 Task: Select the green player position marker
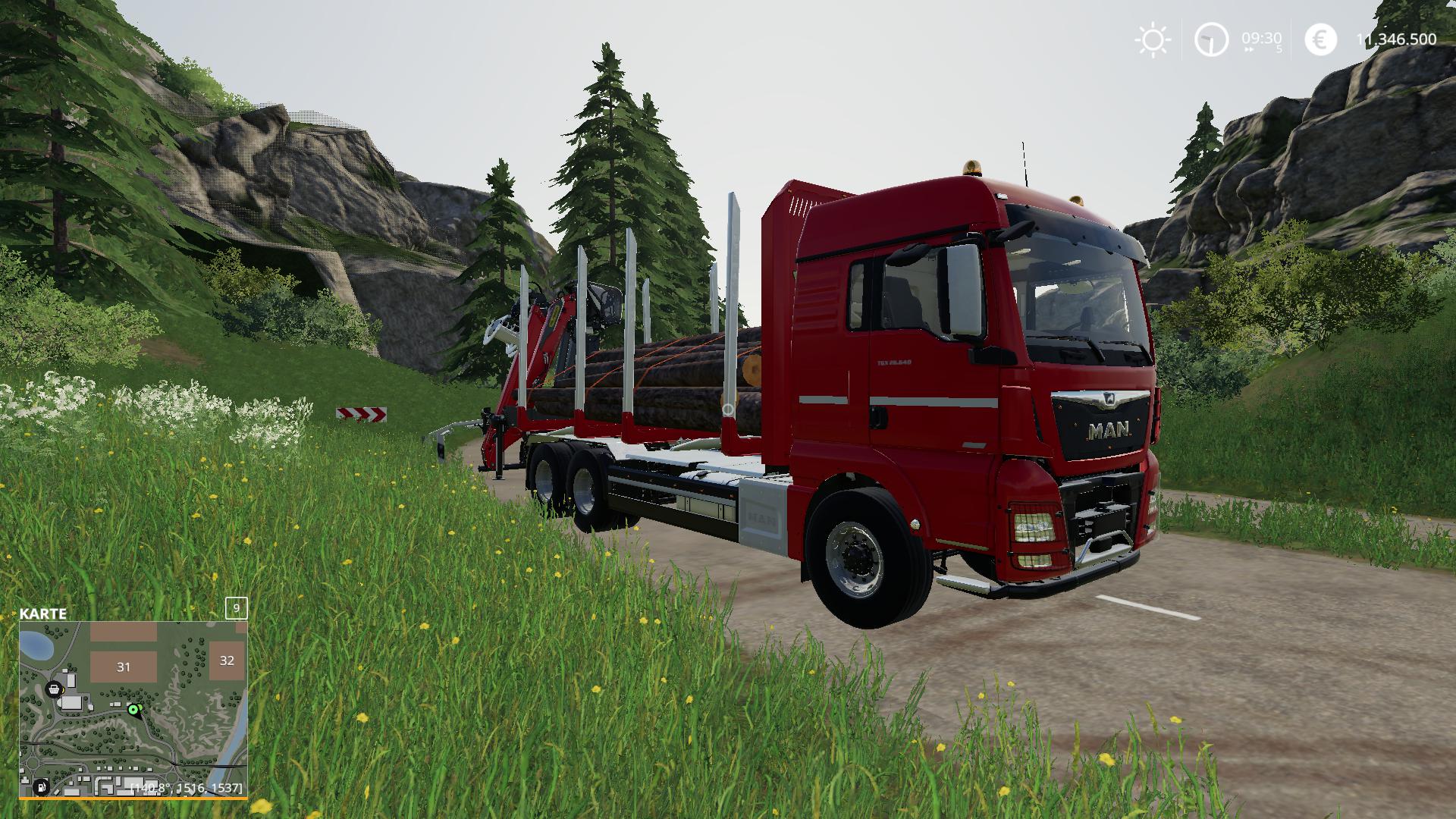click(x=133, y=710)
